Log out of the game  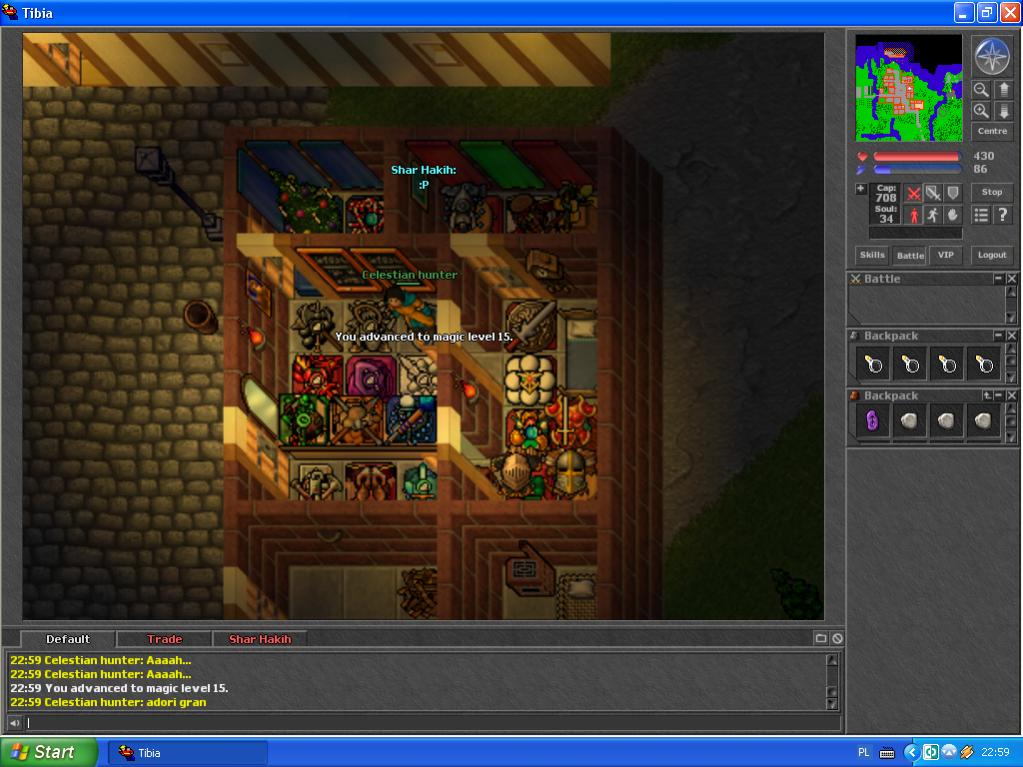point(992,255)
